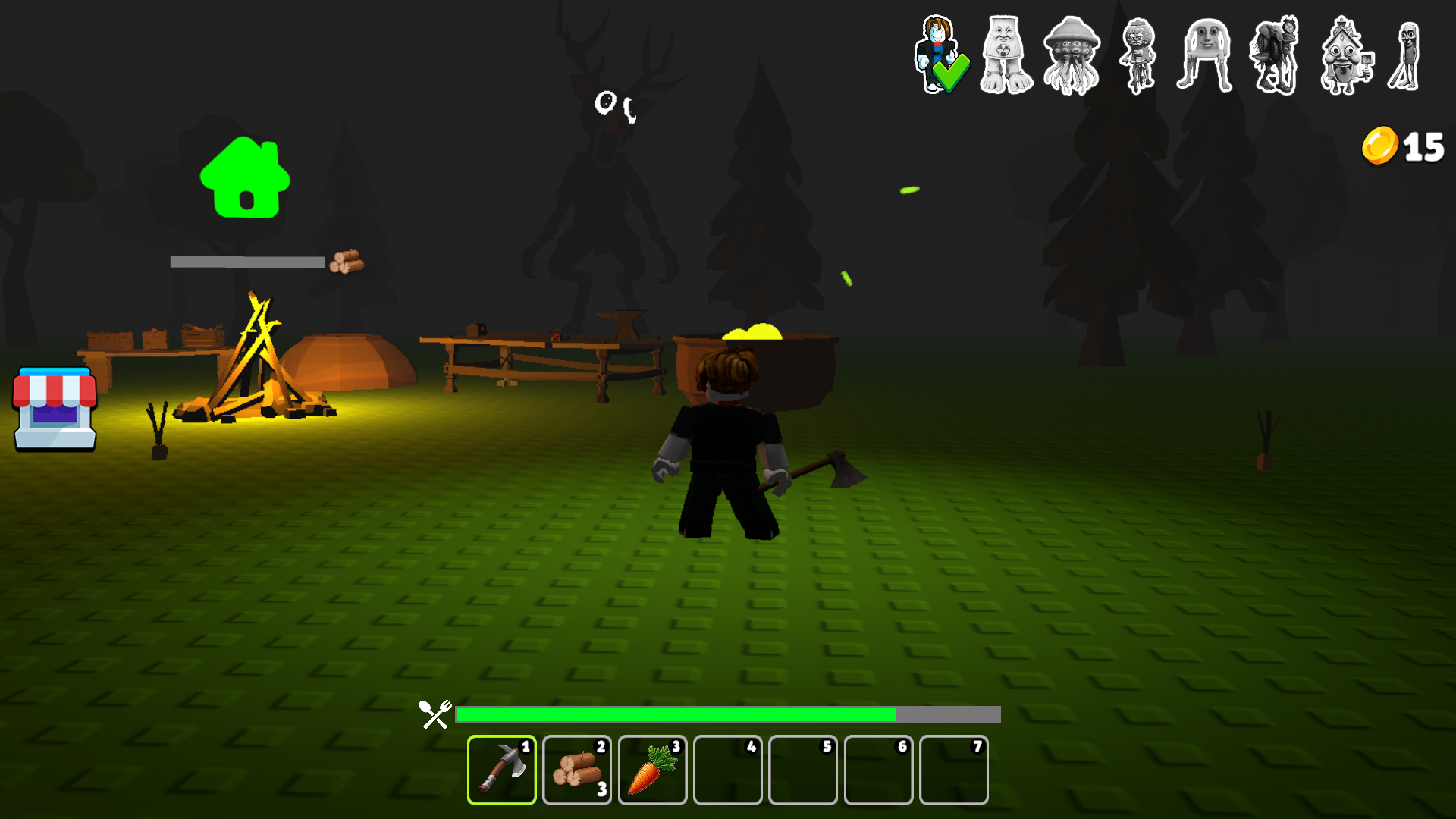Open the shop via the storefront icon
This screenshot has width=1456, height=819.
pos(53,409)
